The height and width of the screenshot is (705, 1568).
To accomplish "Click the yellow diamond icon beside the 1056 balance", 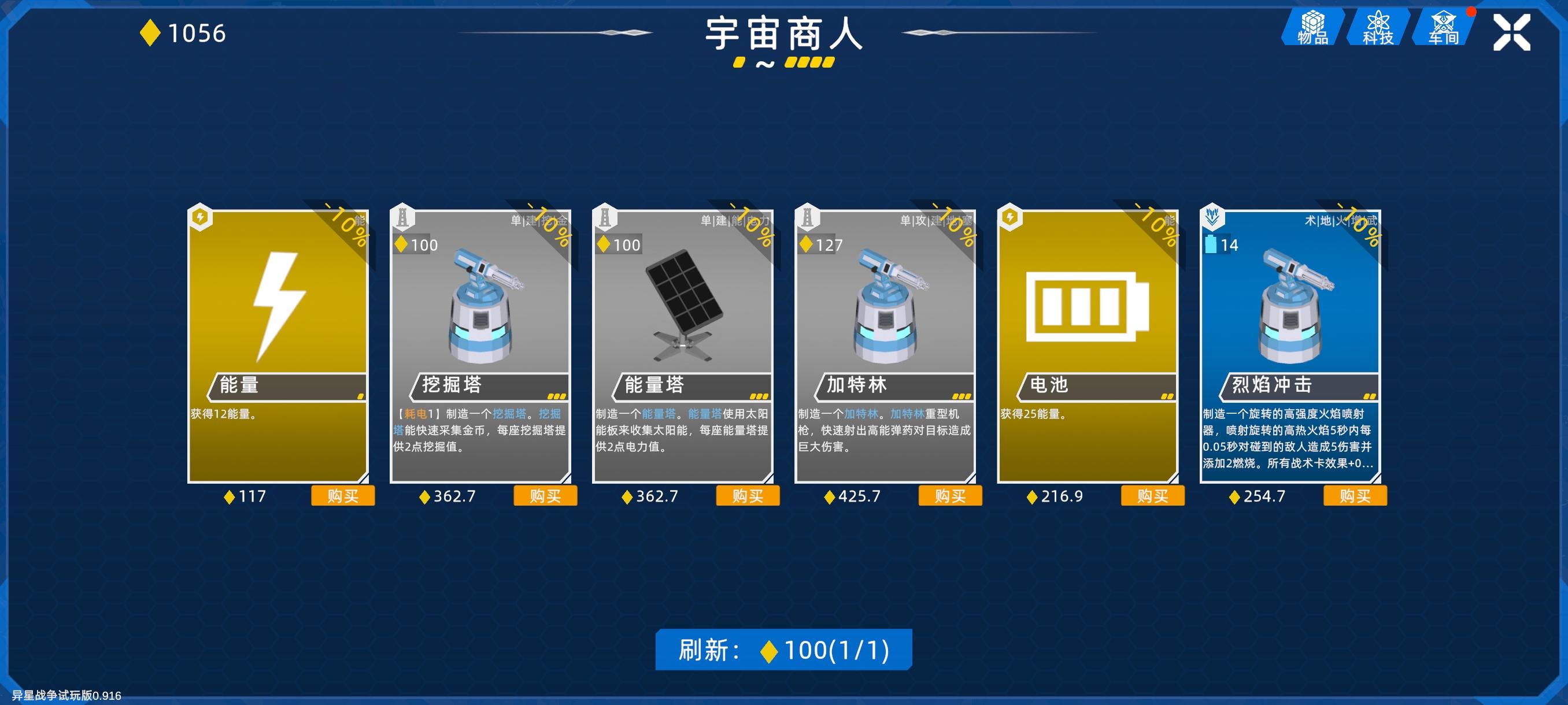I will (x=152, y=34).
